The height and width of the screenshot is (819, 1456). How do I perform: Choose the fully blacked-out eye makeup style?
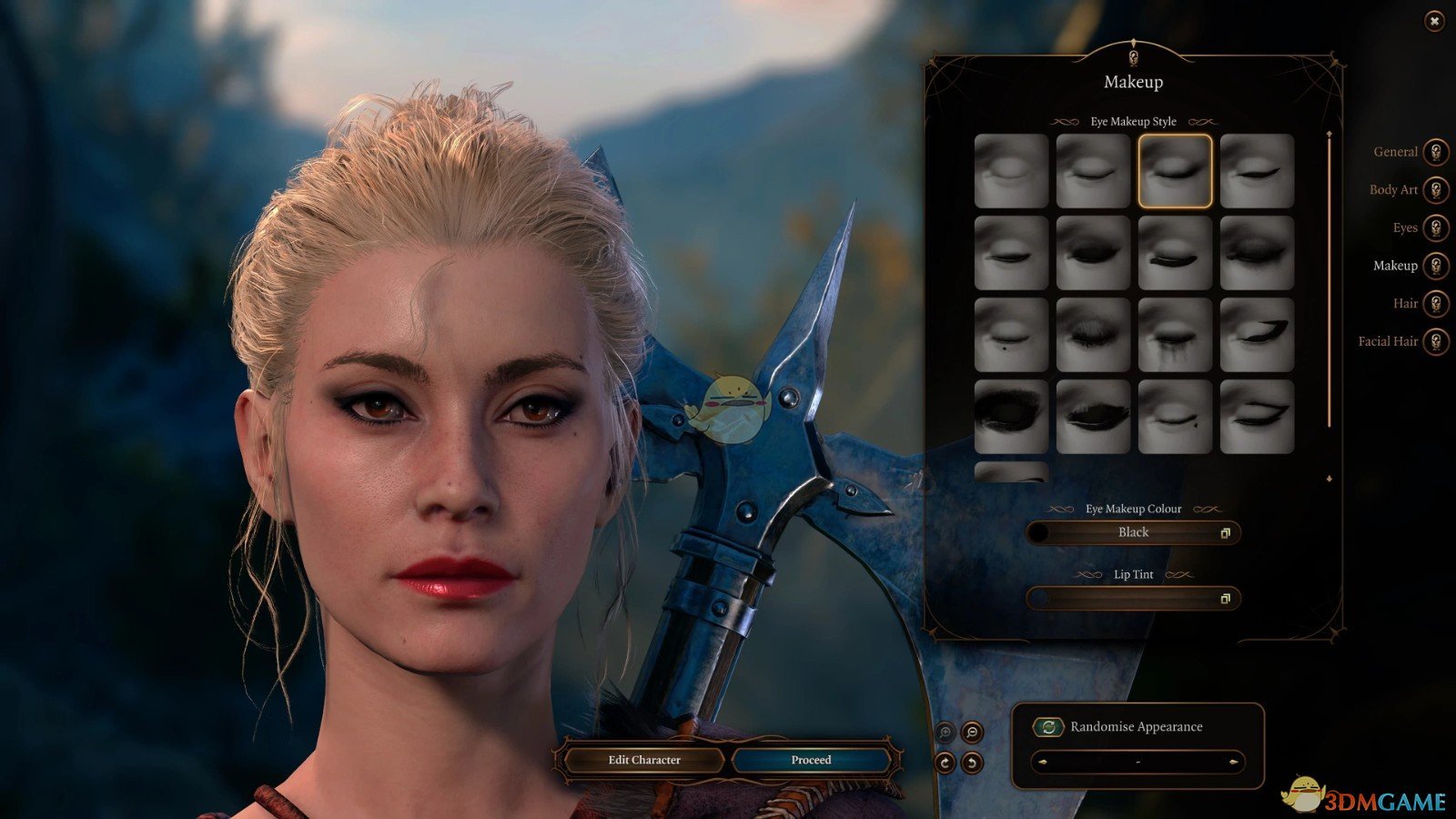1011,417
